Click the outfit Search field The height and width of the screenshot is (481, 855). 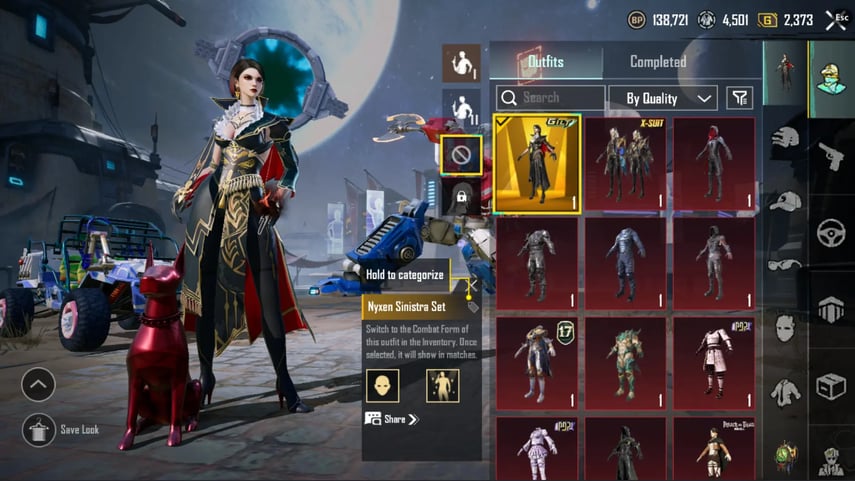coord(551,98)
